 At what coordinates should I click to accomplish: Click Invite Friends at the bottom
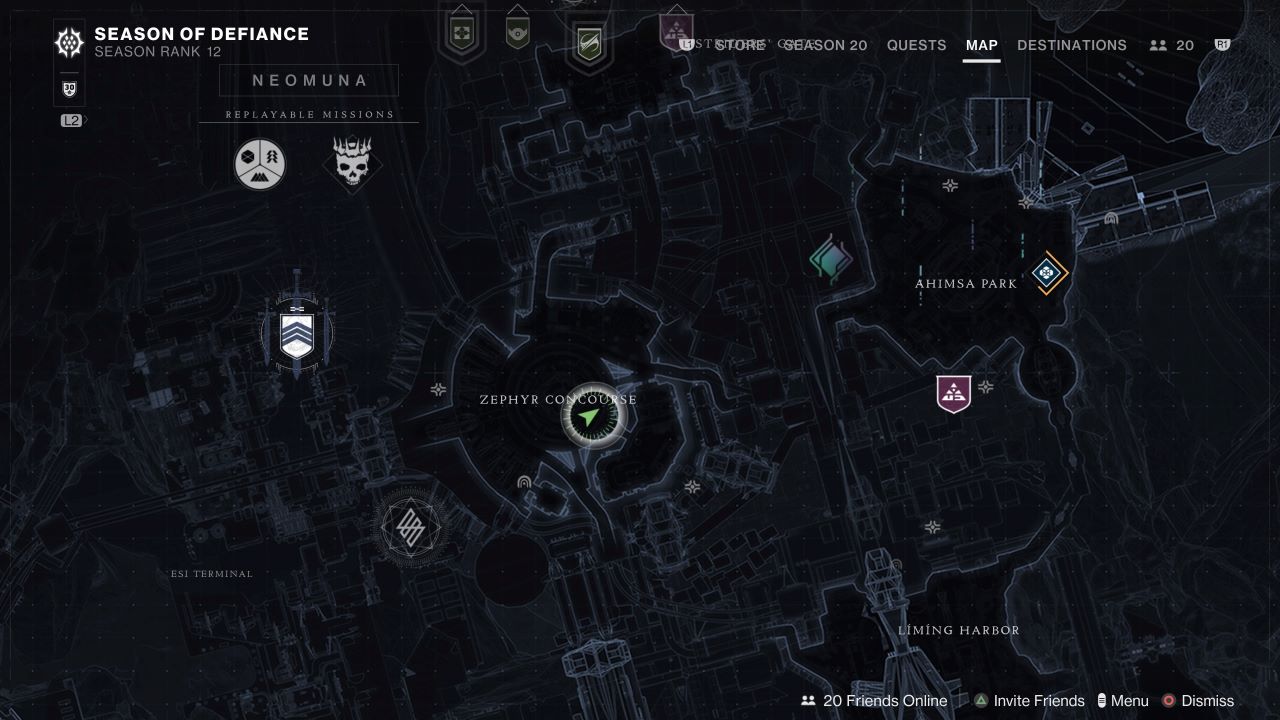point(1037,701)
